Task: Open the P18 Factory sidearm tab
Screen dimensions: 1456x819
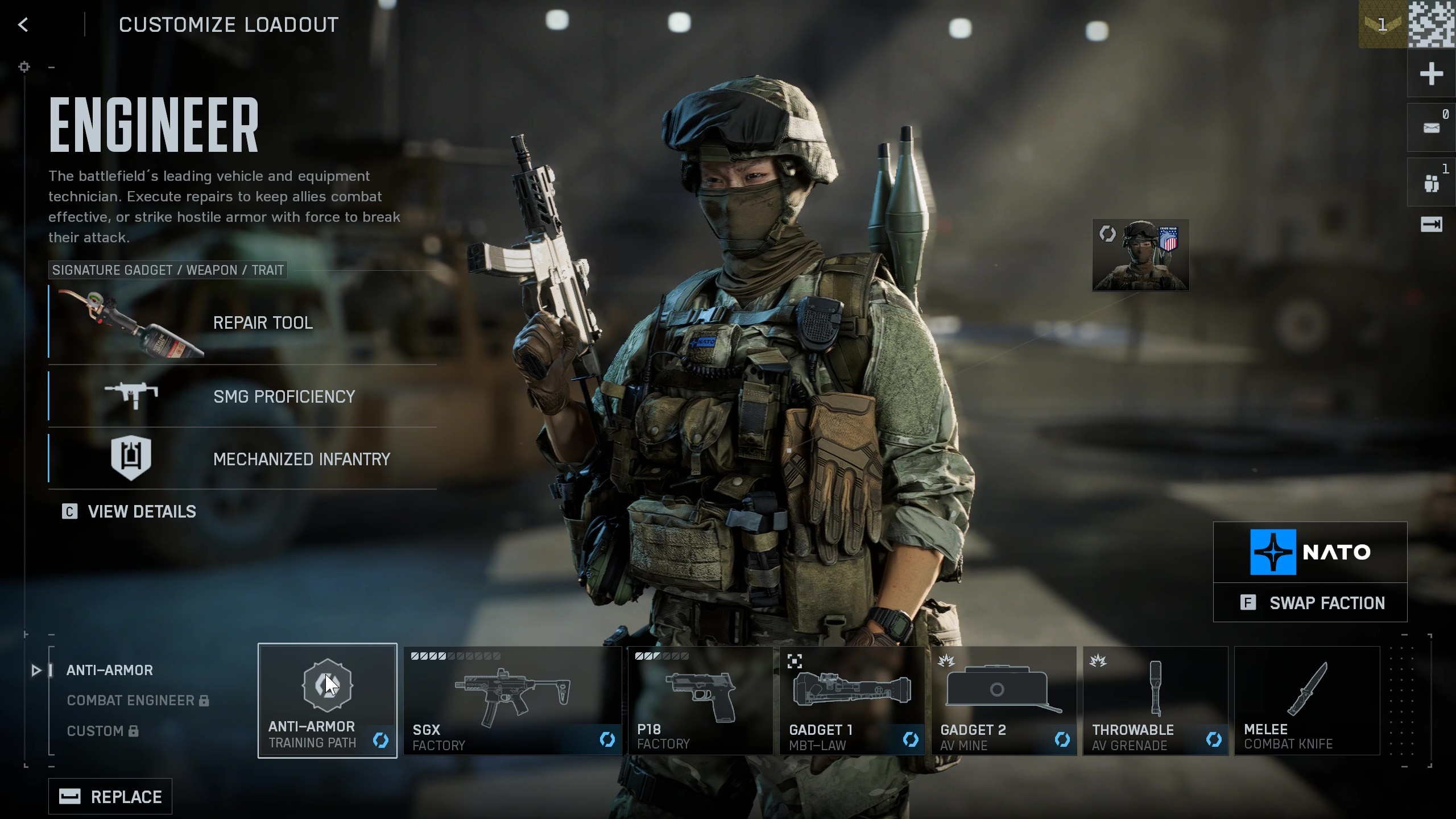Action: tap(700, 700)
